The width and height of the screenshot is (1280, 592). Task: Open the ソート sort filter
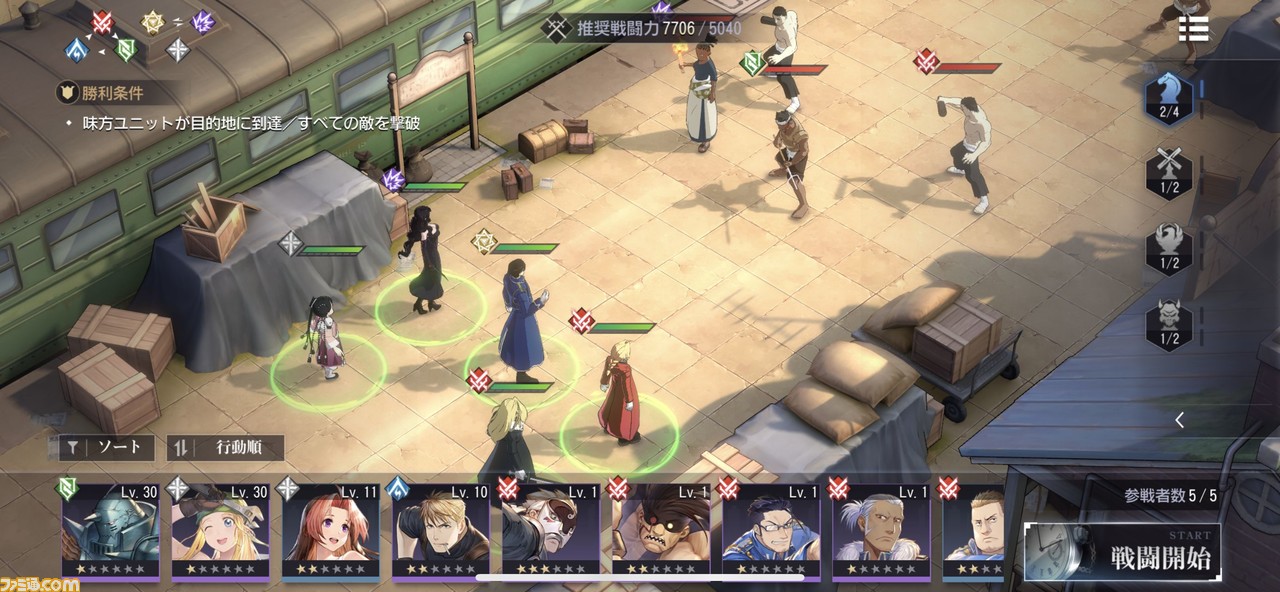click(107, 447)
